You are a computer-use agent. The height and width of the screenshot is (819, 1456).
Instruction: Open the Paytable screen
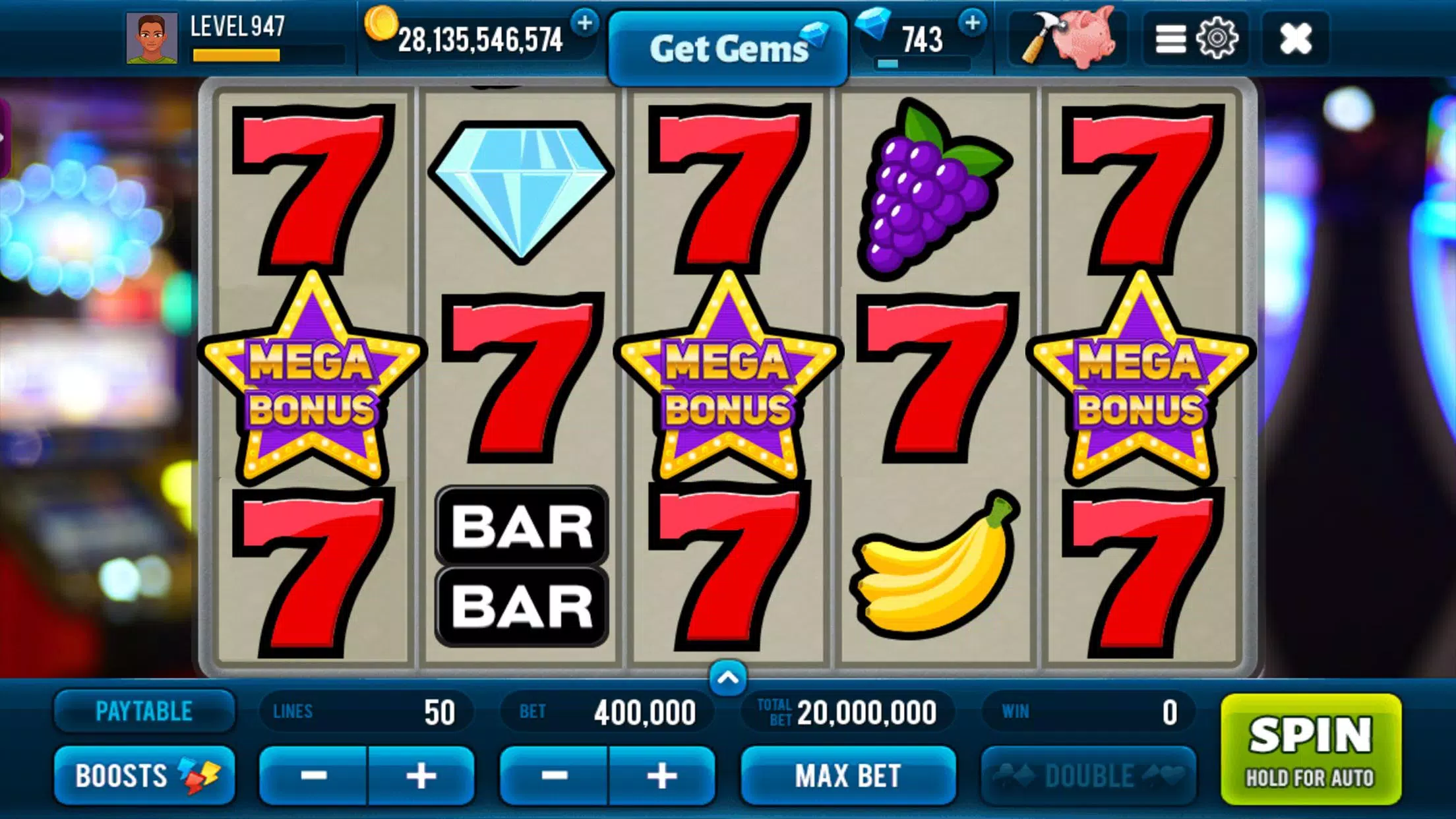pos(144,711)
